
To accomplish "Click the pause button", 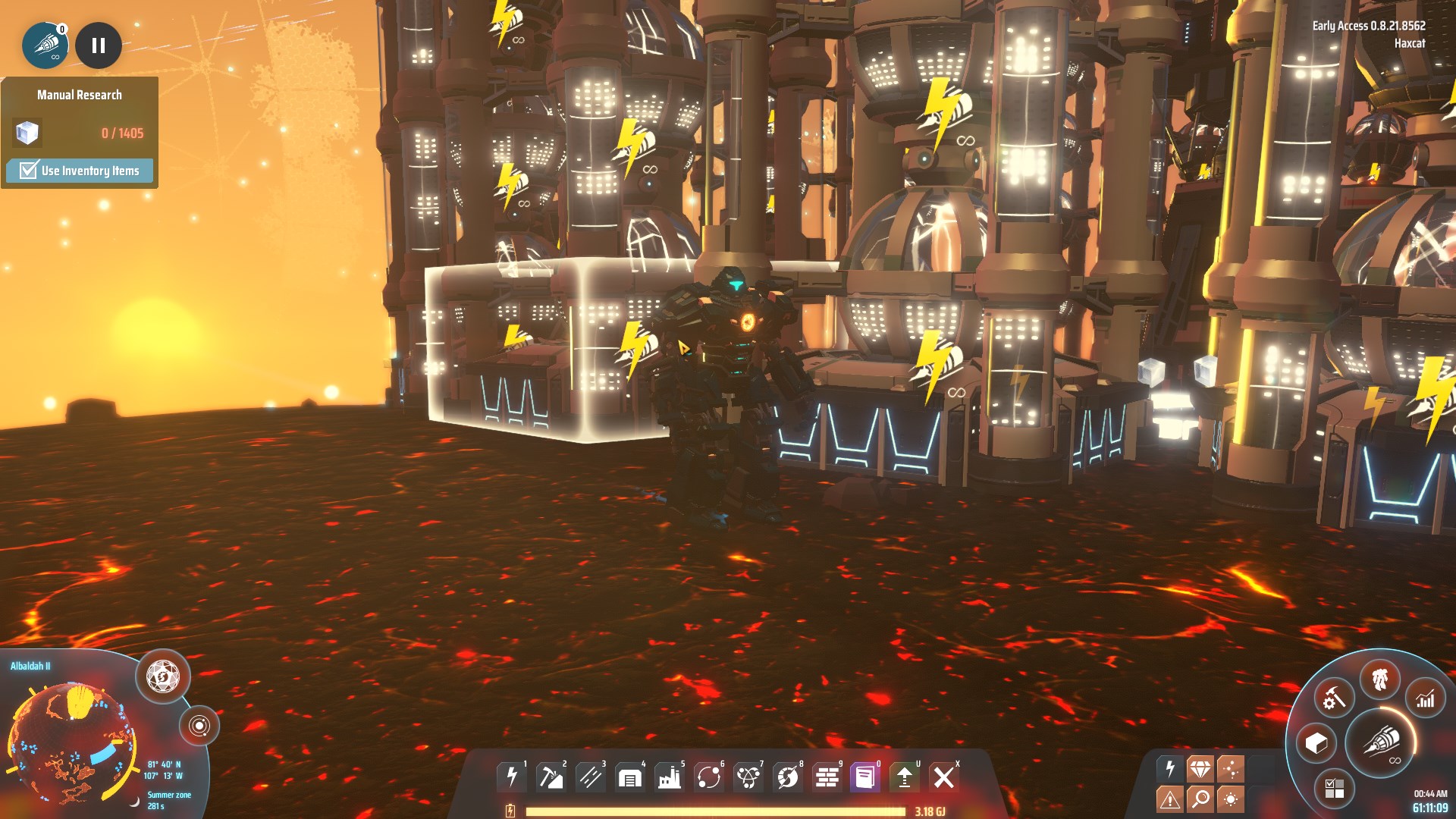I will (x=99, y=45).
